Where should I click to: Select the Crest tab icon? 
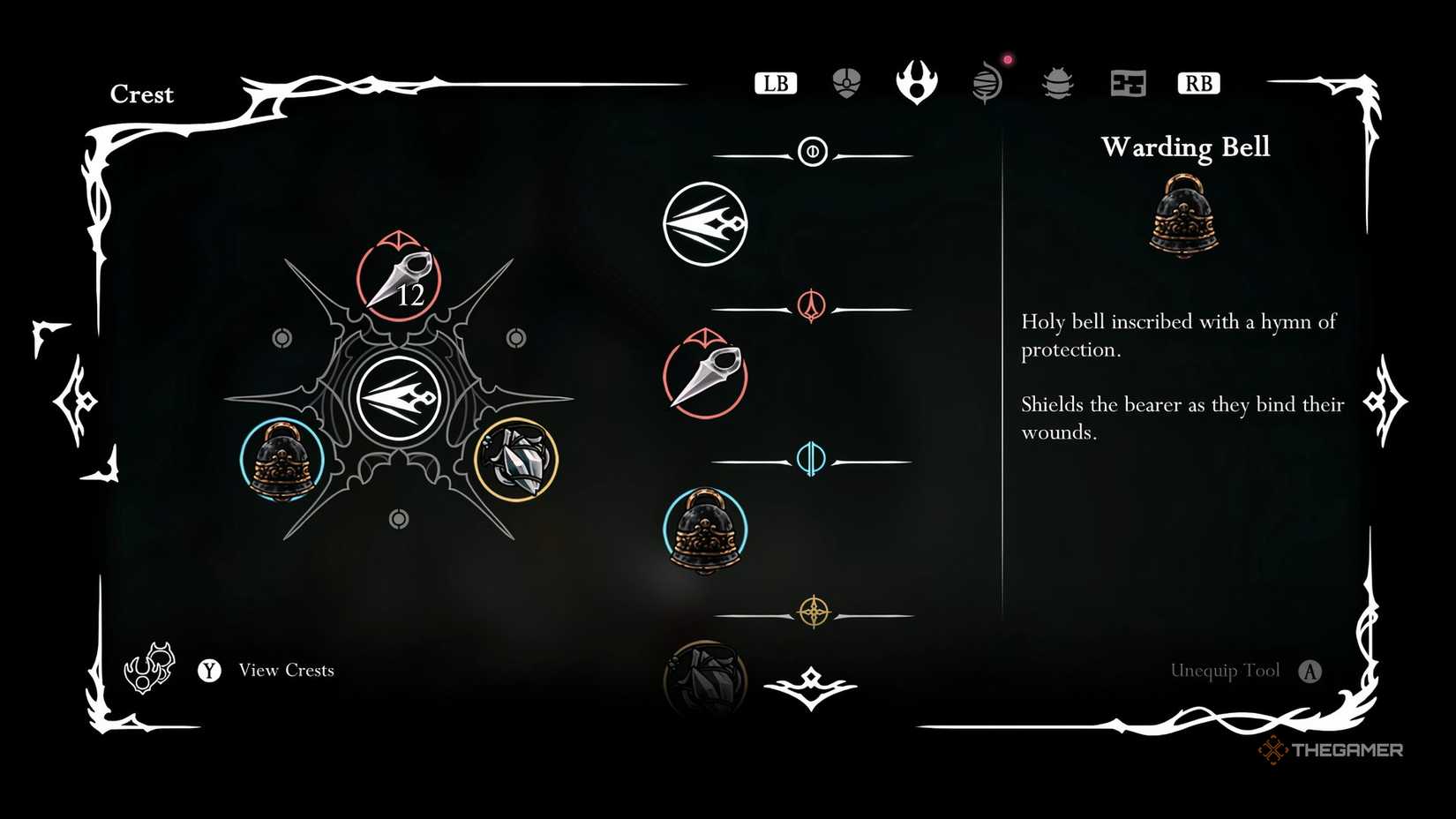coord(917,82)
